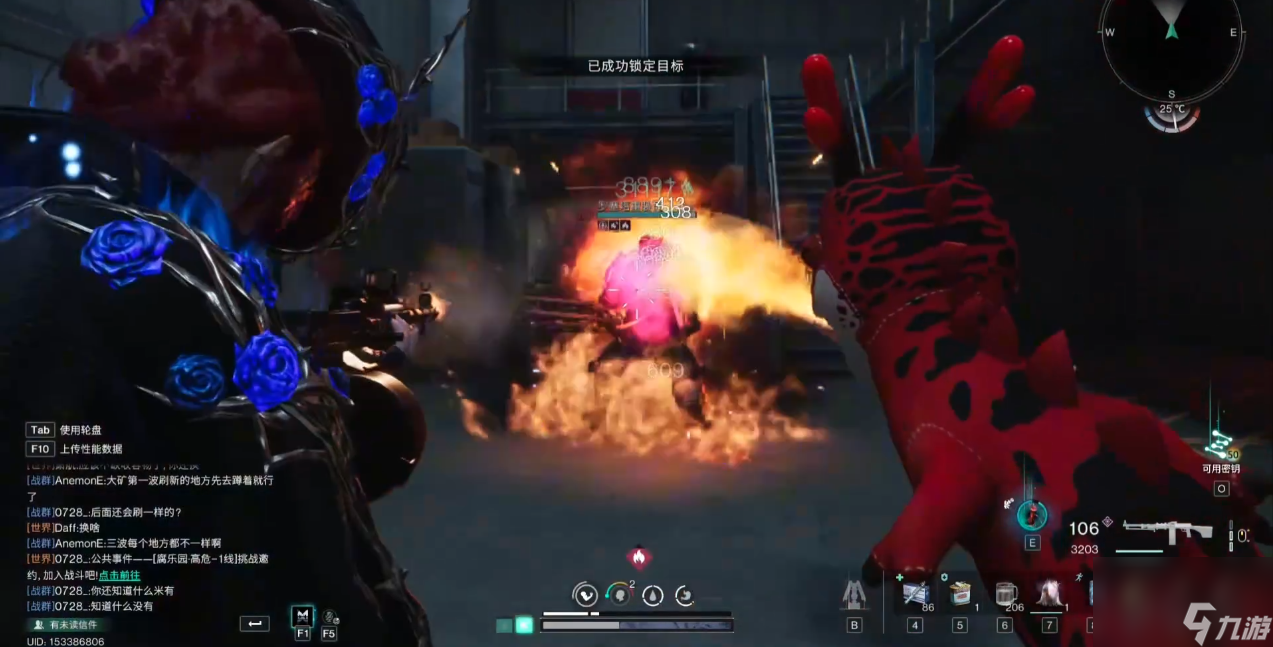Use the canned food item slot
This screenshot has height=647, width=1273.
coord(960,593)
